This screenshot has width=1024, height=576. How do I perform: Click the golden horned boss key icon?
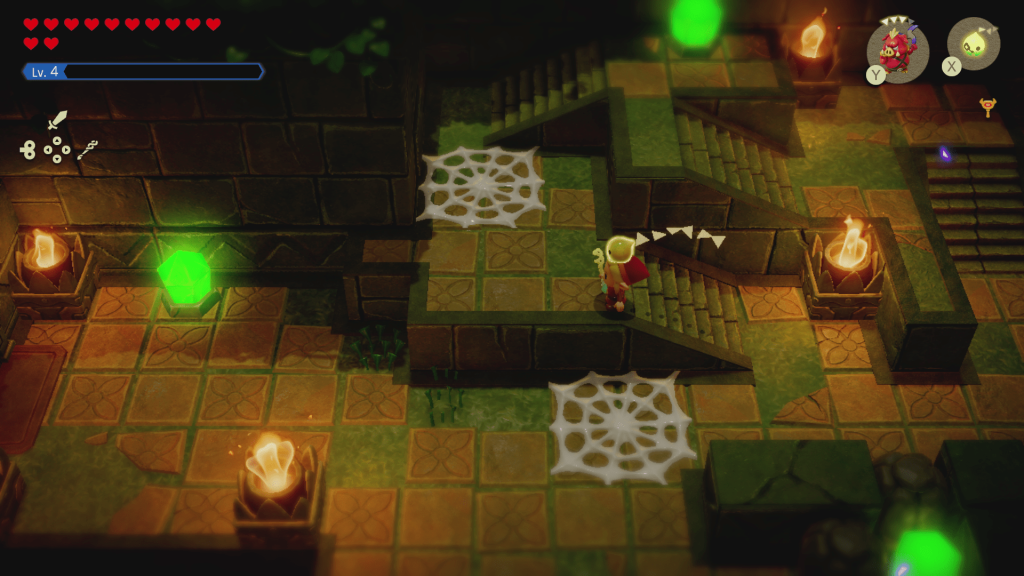(x=988, y=106)
